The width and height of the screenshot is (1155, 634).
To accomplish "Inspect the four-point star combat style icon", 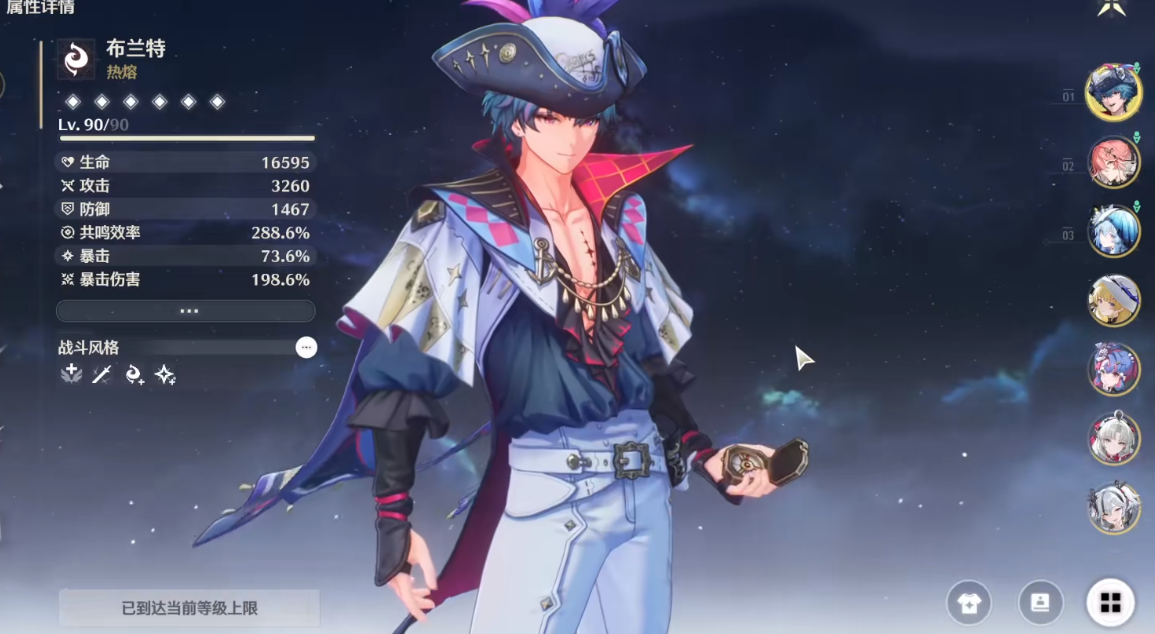I will pos(165,374).
